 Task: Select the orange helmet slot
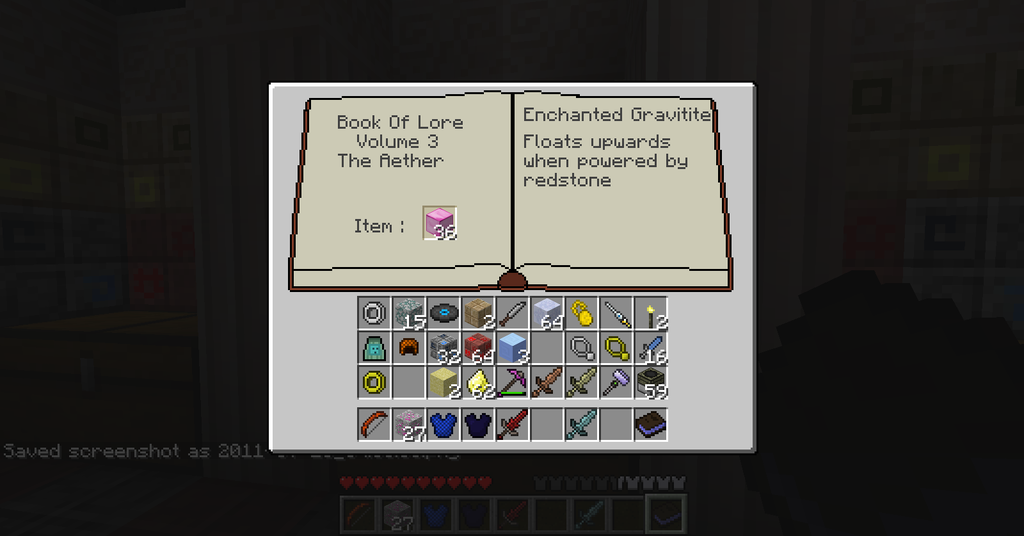pos(409,348)
